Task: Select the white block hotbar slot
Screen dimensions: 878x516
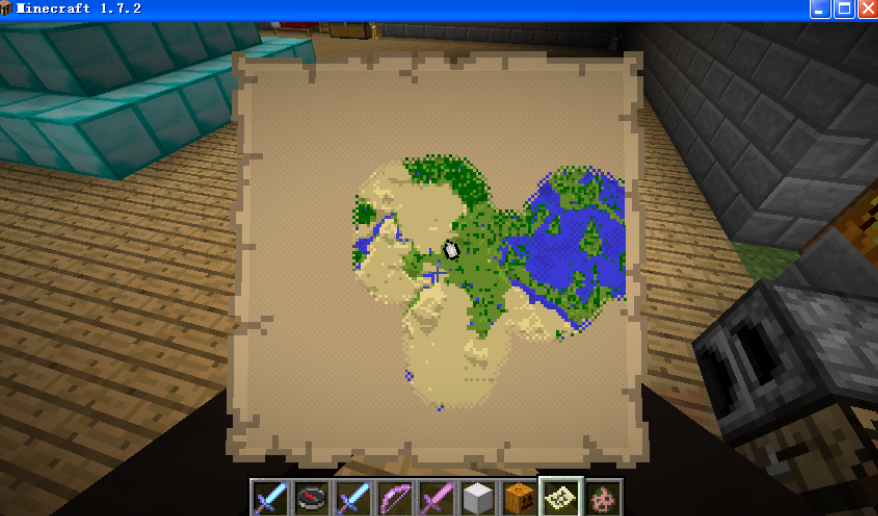Action: [x=478, y=497]
